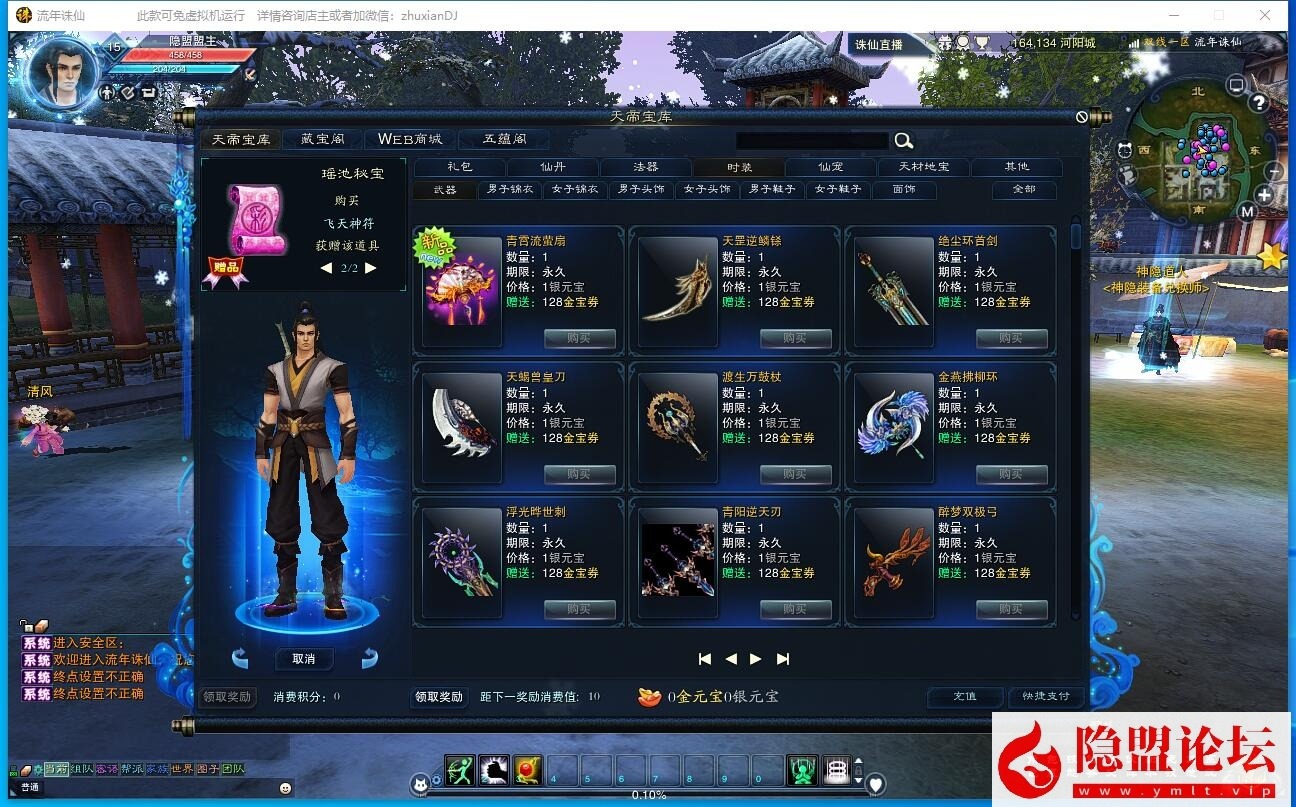Click the cat icon at the left of the hotbar
Viewport: 1296px width, 807px height.
421,784
